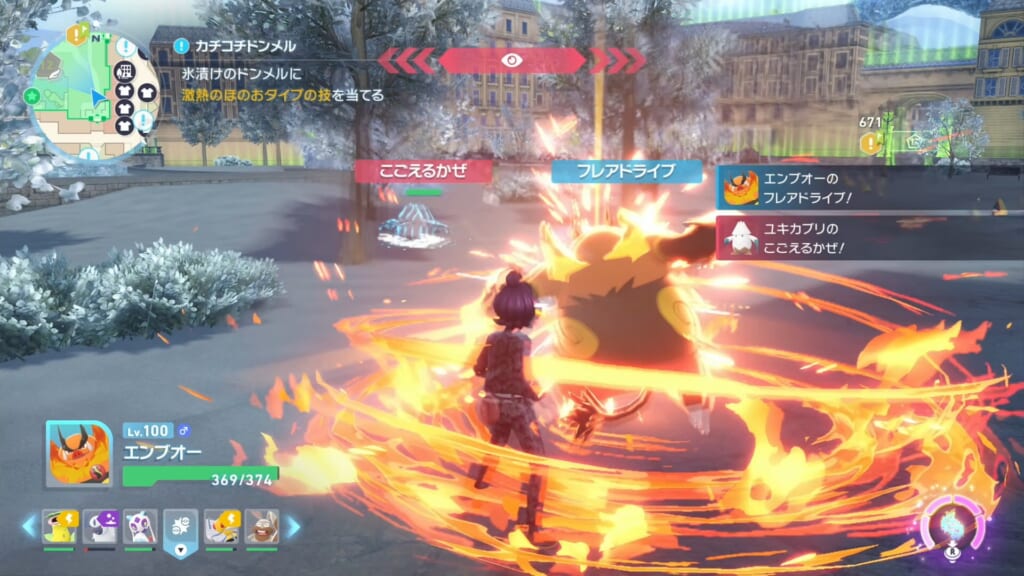Image resolution: width=1024 pixels, height=576 pixels.
Task: Click the red eye lock-on indicator
Action: (511, 60)
